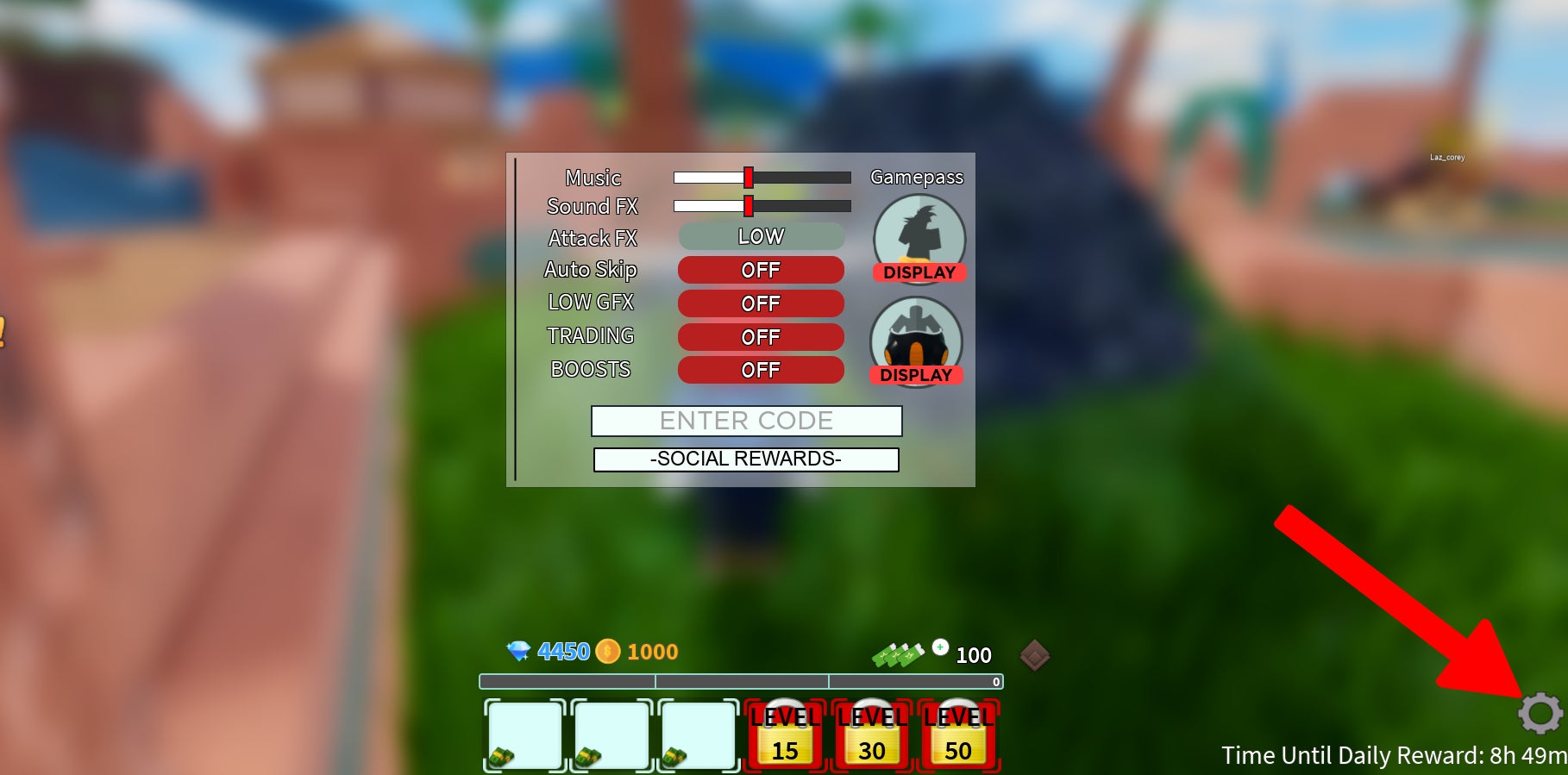1568x775 pixels.
Task: Click the second DISPLAY gamepass button
Action: point(918,375)
